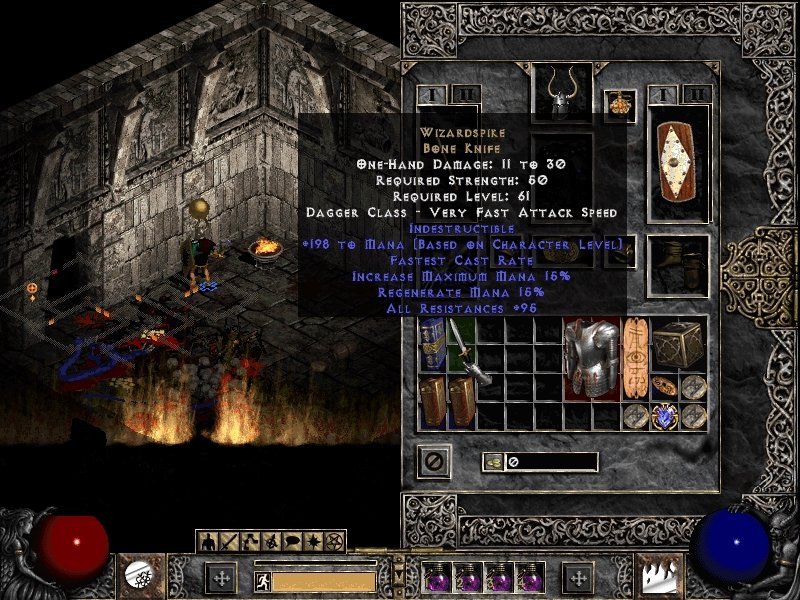800x600 pixels.
Task: Pick up the tall orange eye charm
Action: (634, 357)
